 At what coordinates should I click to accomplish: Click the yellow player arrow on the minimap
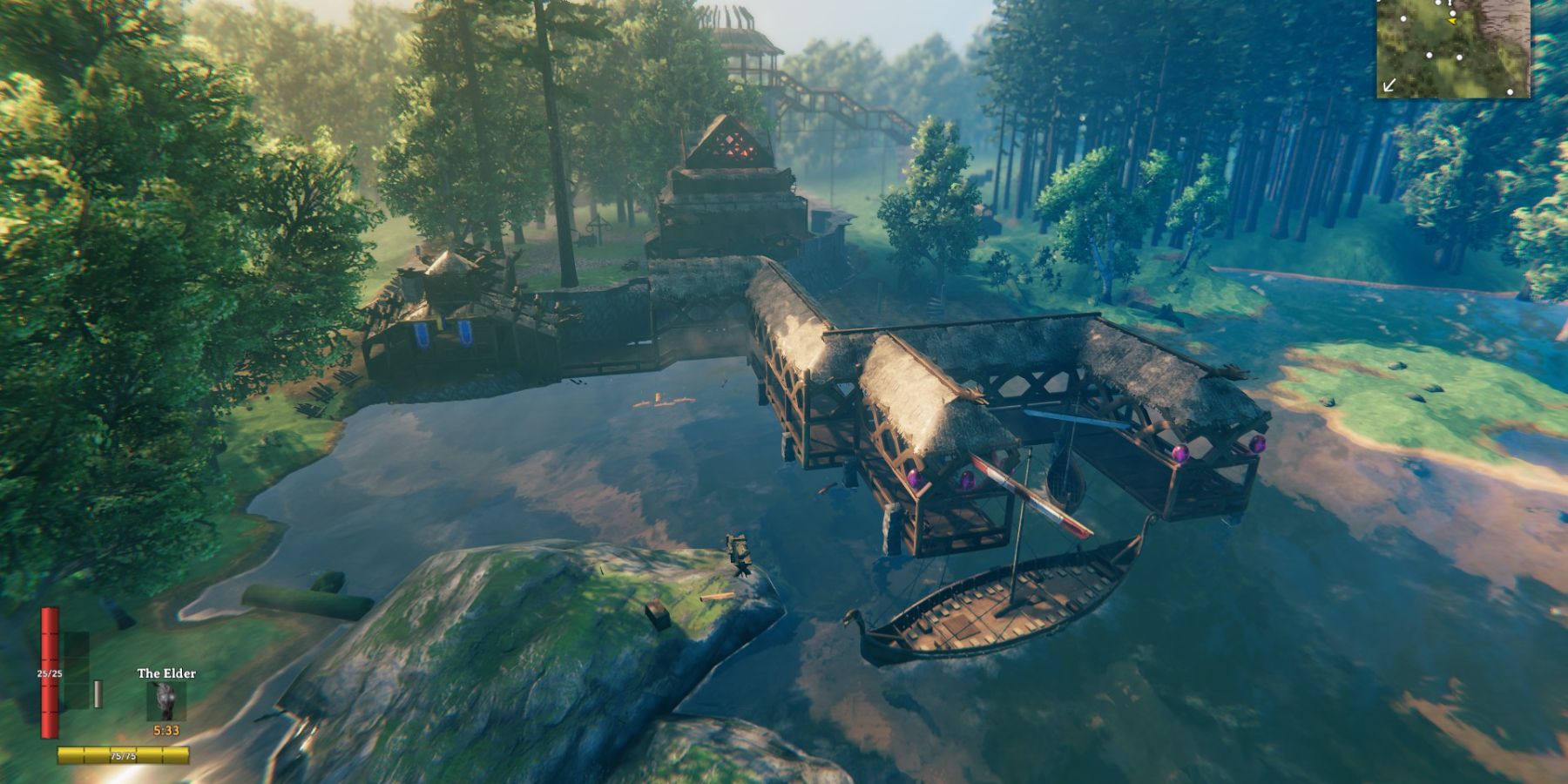coord(1452,22)
